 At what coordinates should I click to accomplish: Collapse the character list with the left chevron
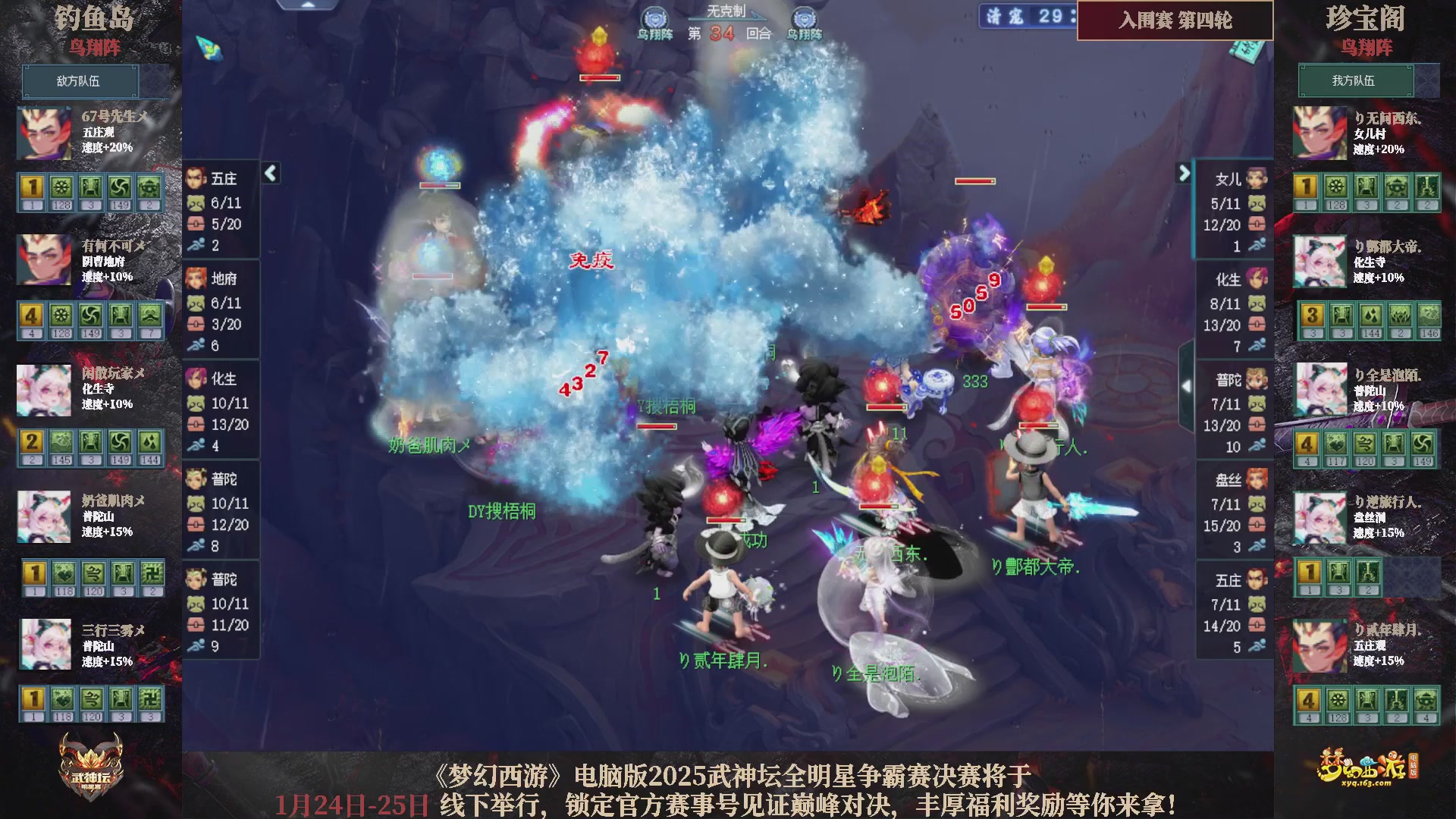click(269, 173)
